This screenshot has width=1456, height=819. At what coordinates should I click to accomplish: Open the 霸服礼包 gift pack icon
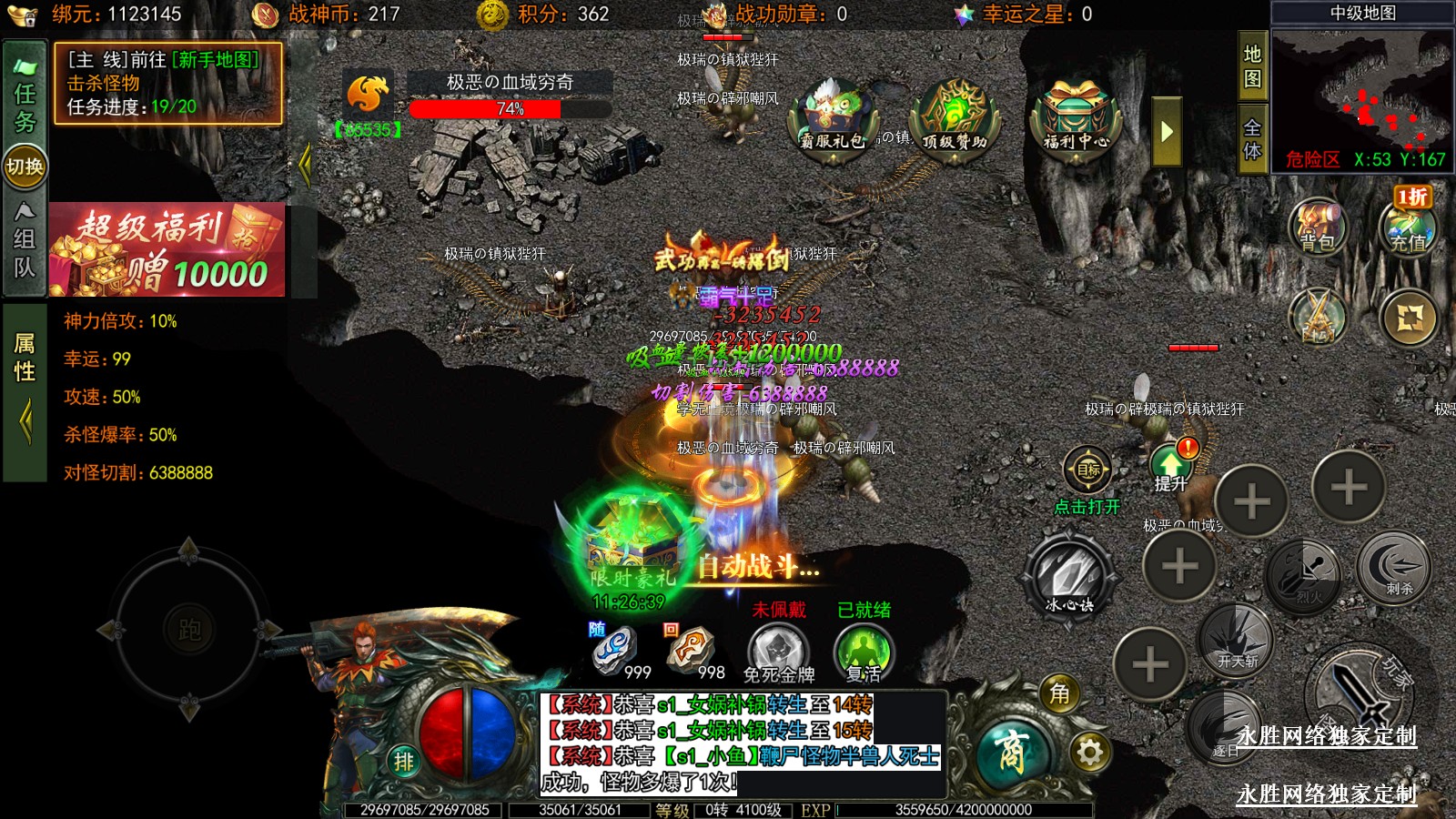pyautogui.click(x=832, y=118)
